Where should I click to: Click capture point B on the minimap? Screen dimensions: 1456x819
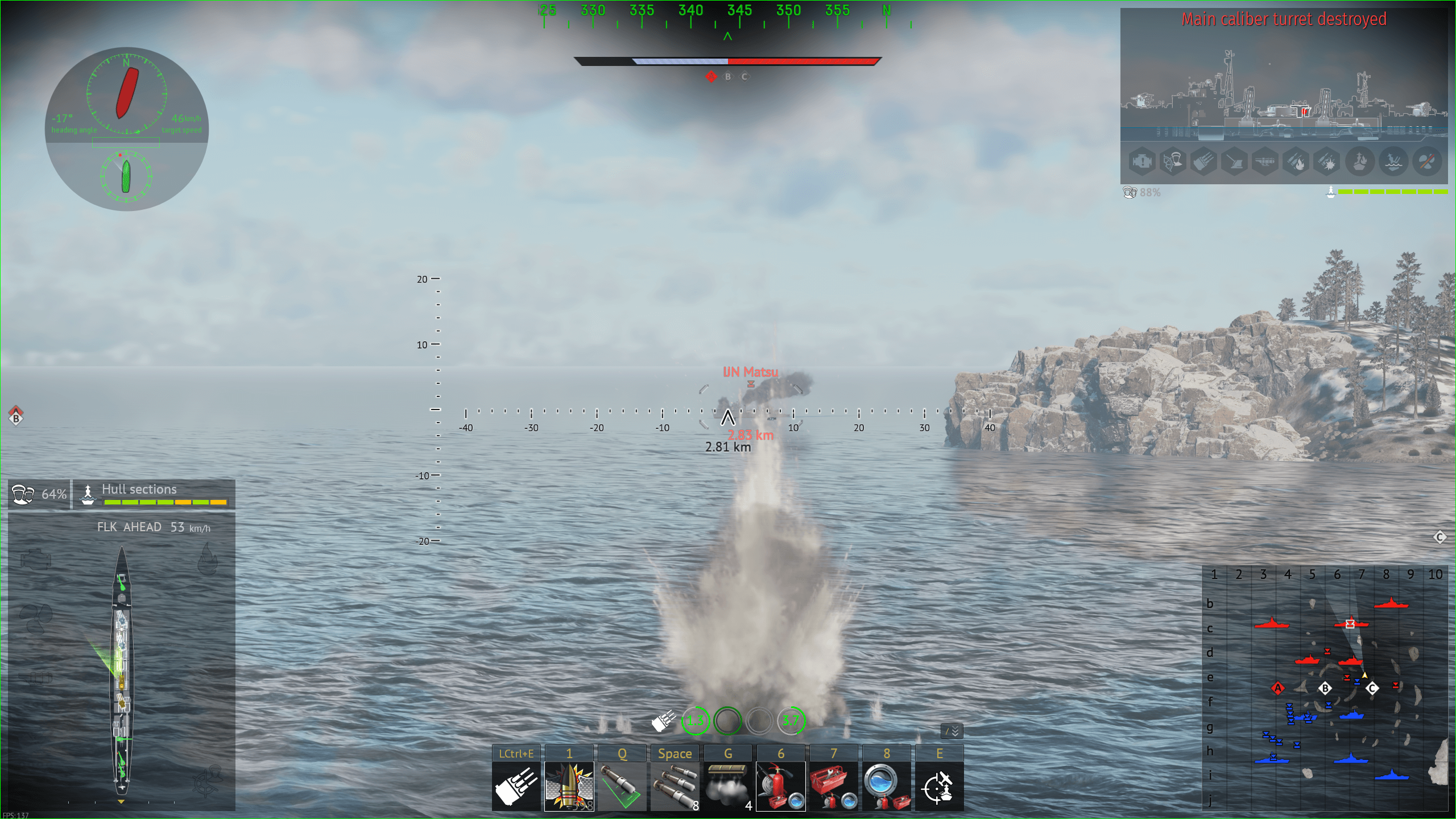[1325, 688]
